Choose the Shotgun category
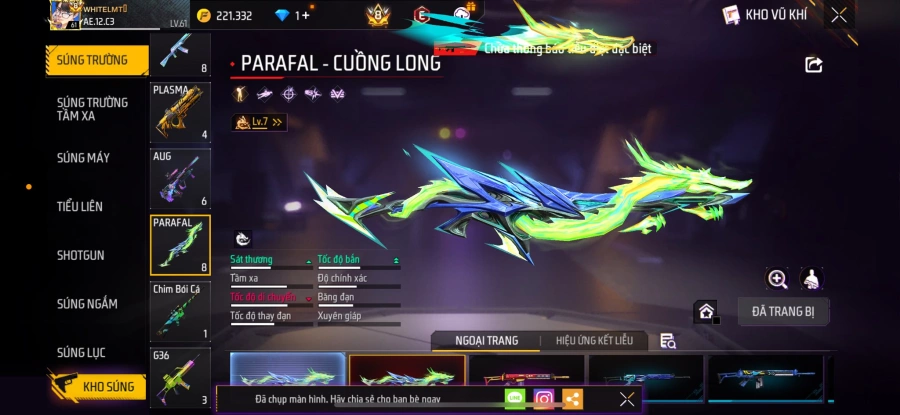Image resolution: width=900 pixels, height=415 pixels. [x=81, y=255]
